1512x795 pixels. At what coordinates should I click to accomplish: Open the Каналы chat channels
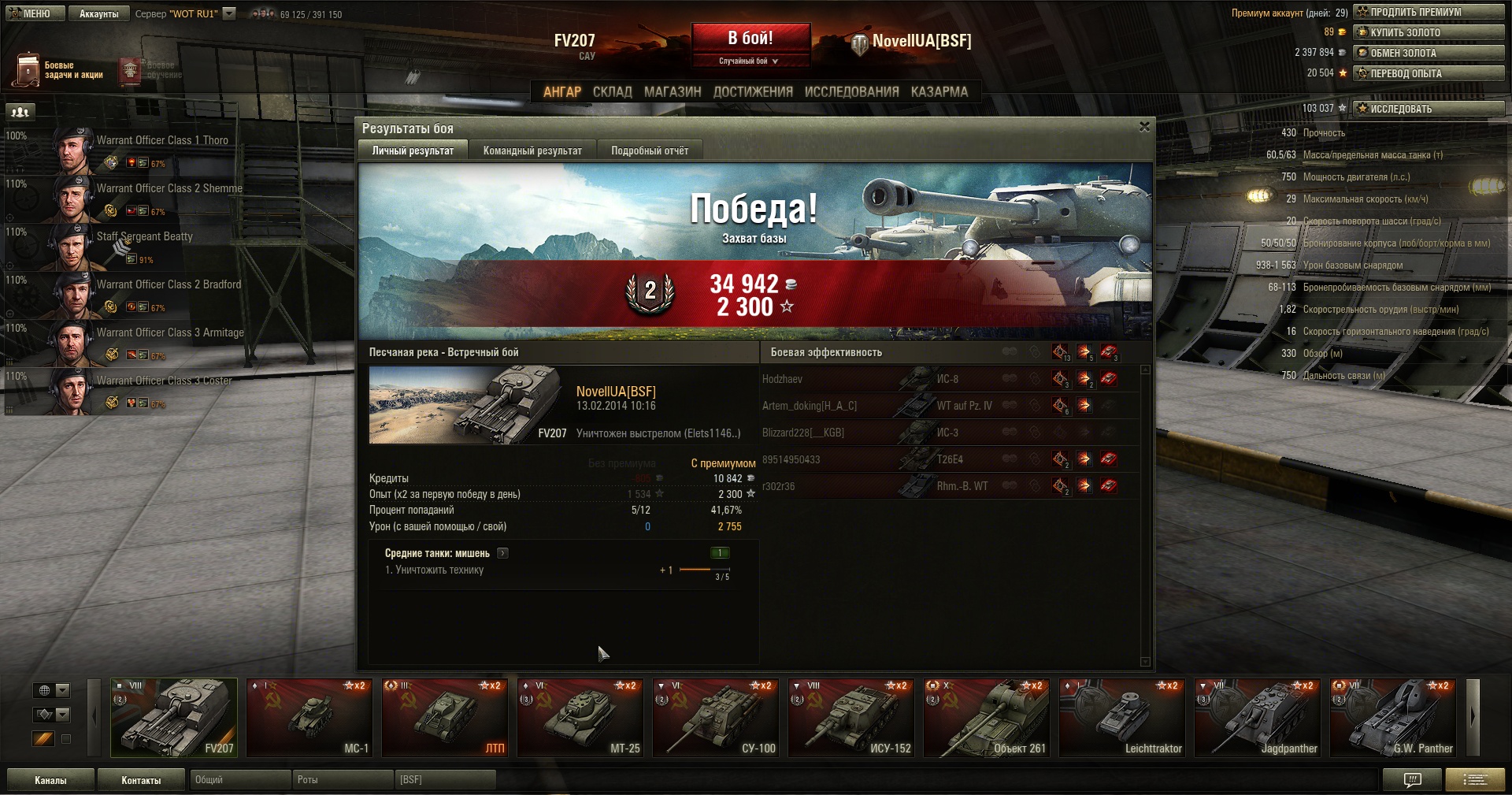pyautogui.click(x=50, y=780)
